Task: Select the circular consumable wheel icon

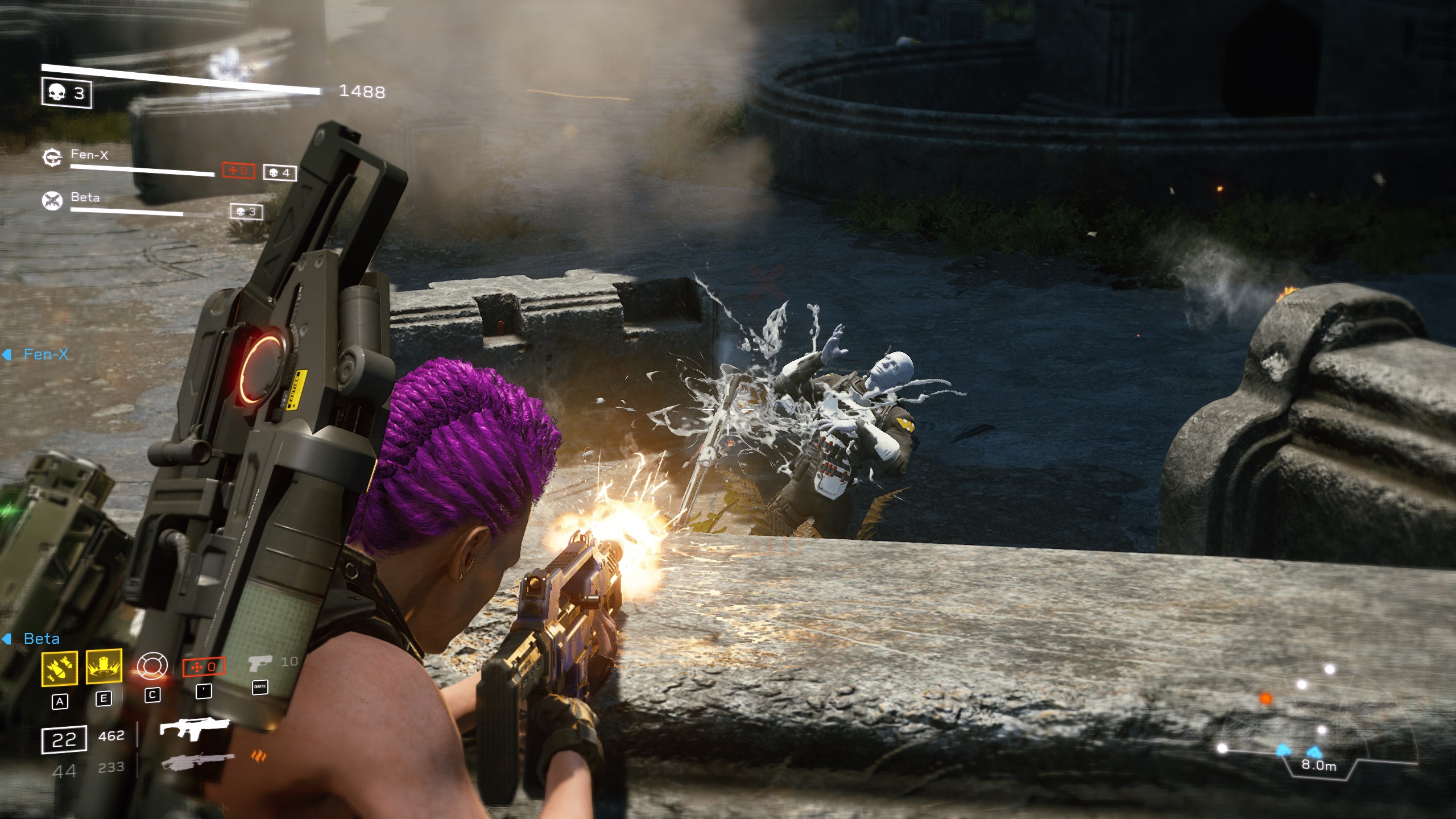Action: click(x=152, y=666)
